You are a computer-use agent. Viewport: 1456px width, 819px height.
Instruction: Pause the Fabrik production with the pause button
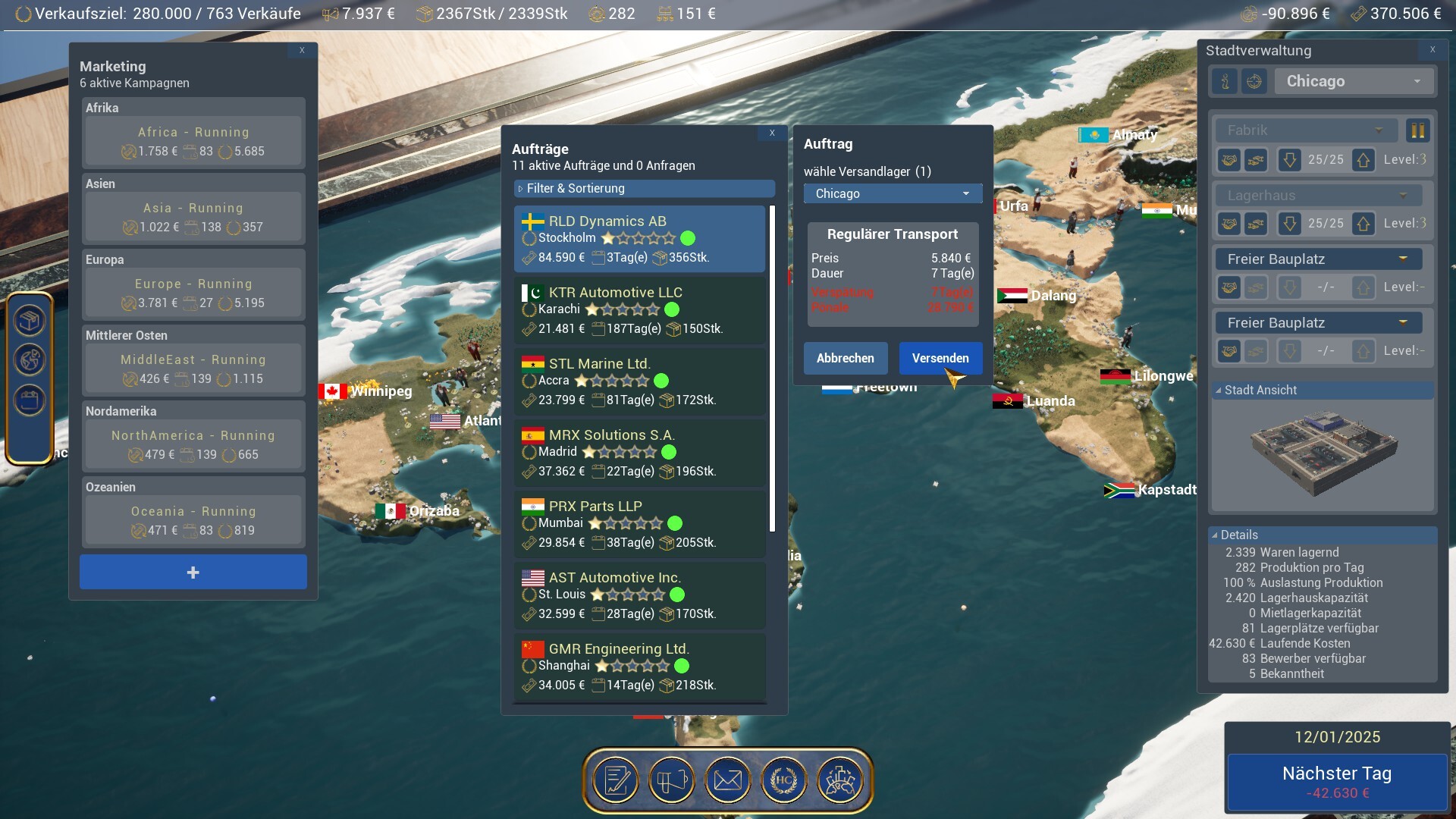(x=1417, y=130)
